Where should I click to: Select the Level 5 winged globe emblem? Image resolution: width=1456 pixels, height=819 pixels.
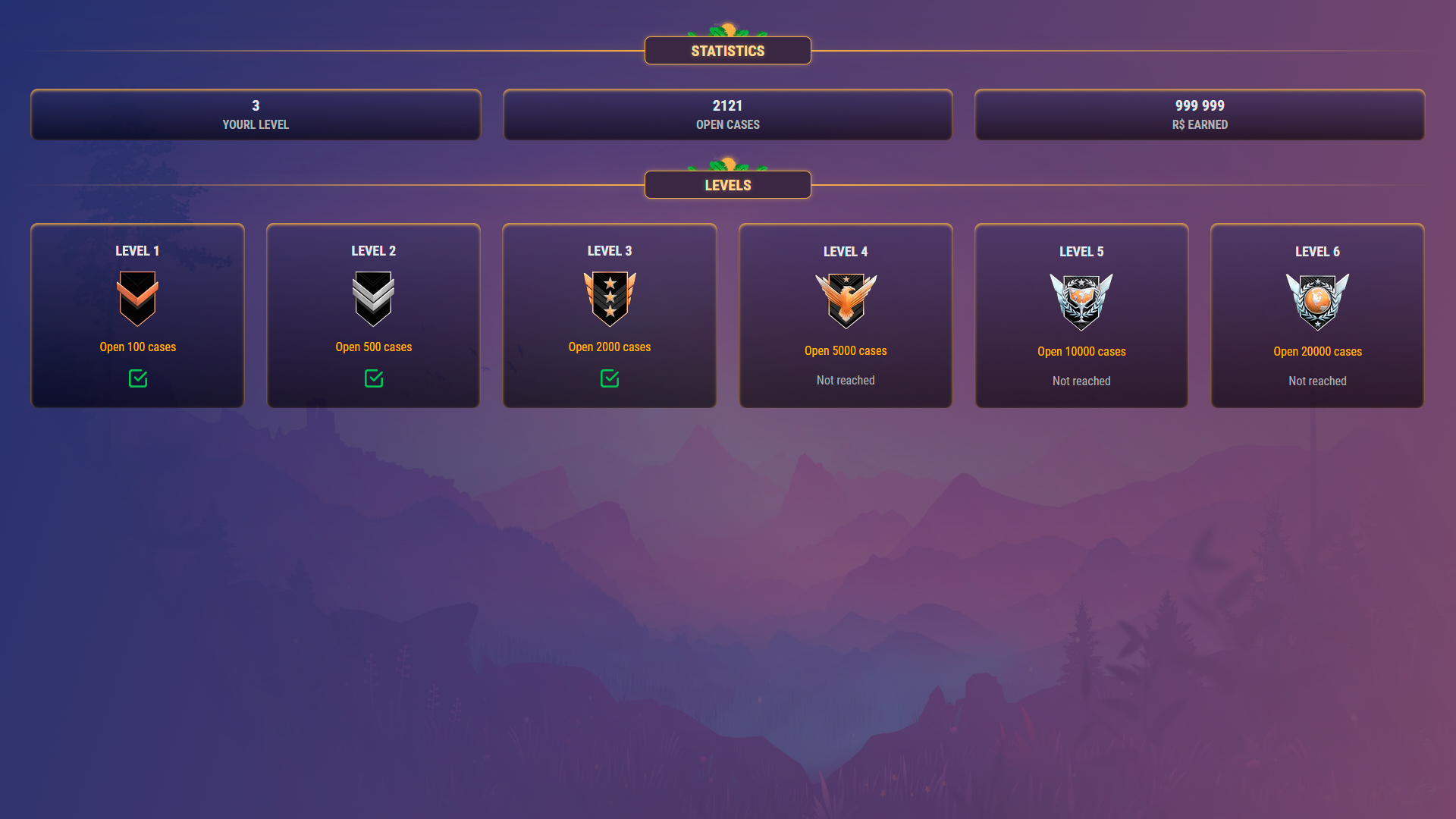point(1081,302)
